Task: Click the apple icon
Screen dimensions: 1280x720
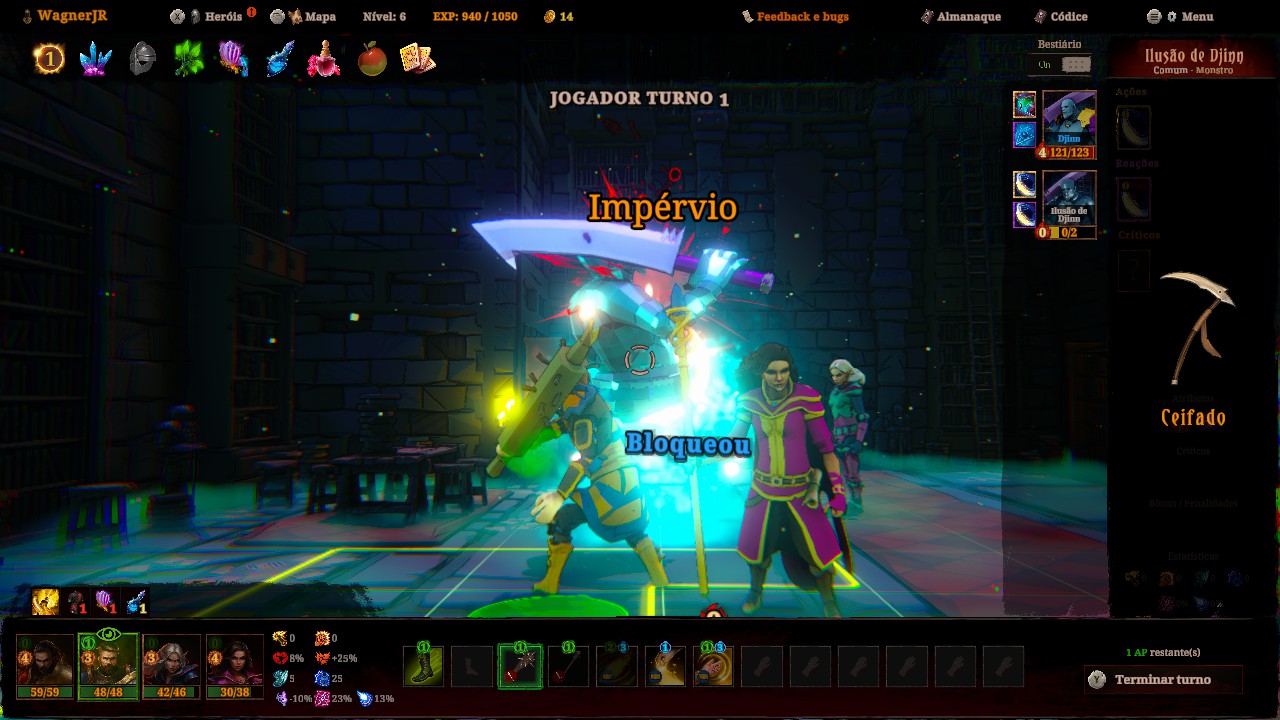Action: pos(371,59)
